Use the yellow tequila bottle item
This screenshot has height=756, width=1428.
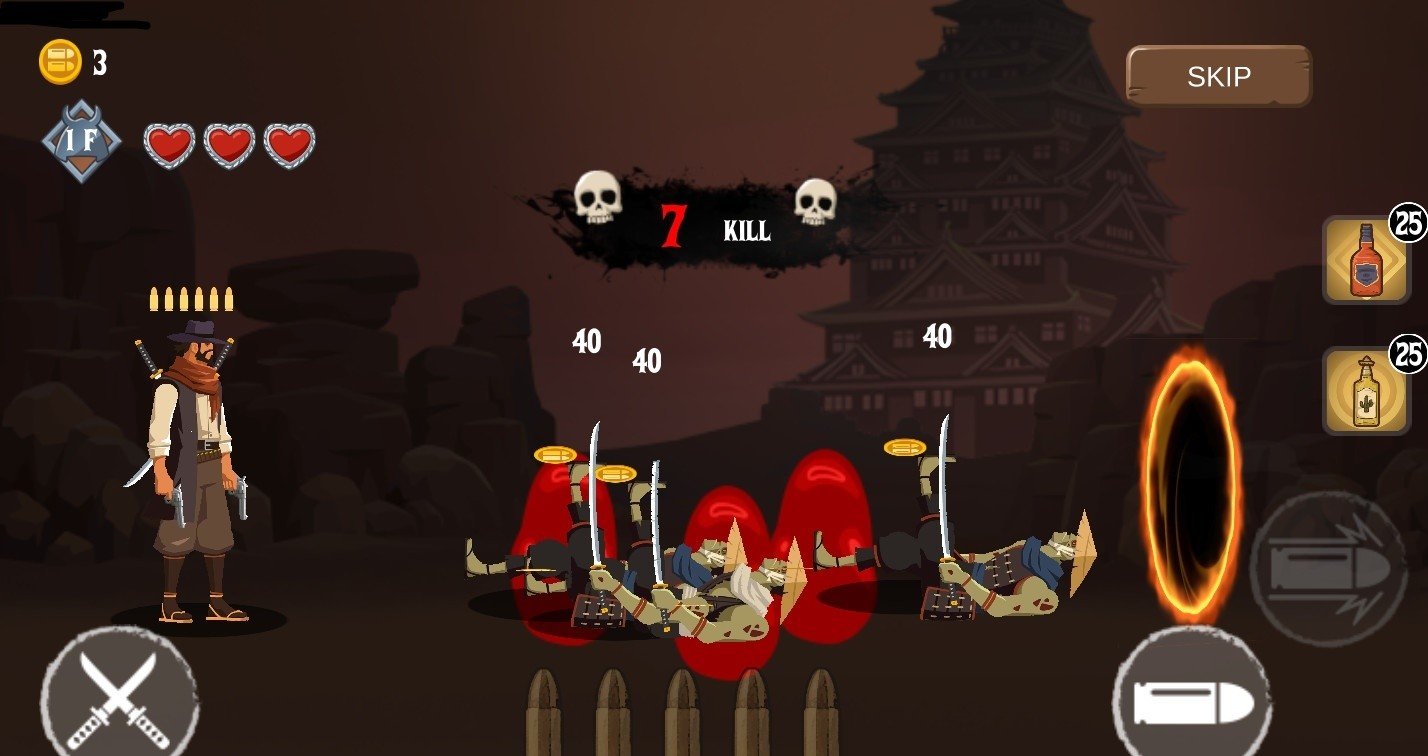tap(1366, 391)
